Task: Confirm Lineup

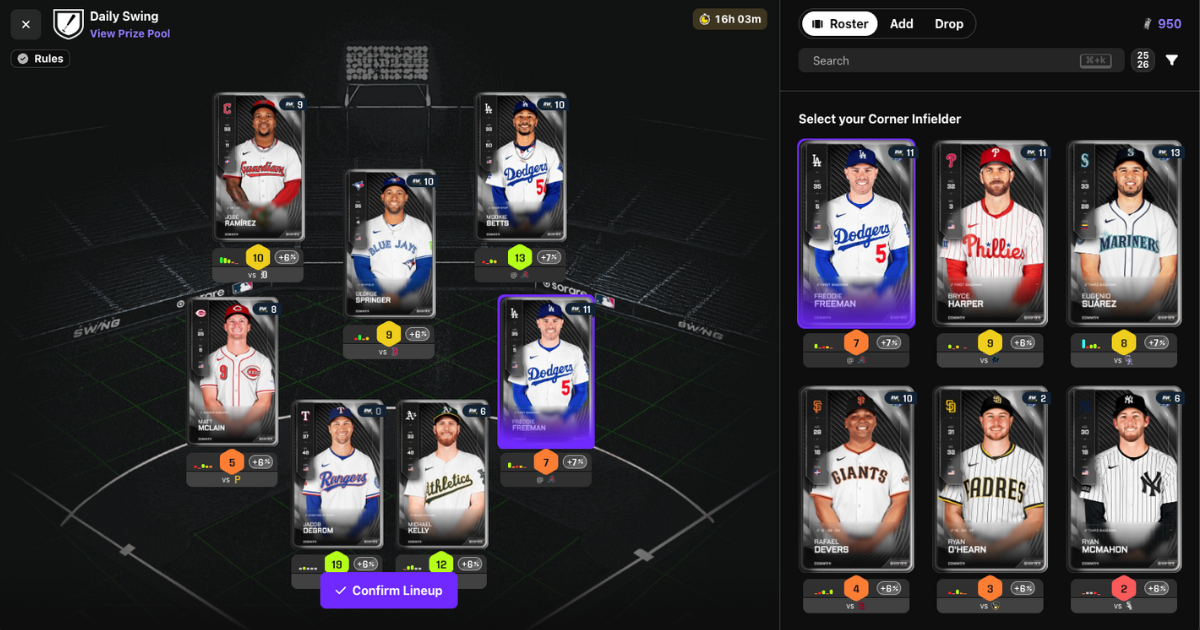Action: point(388,591)
